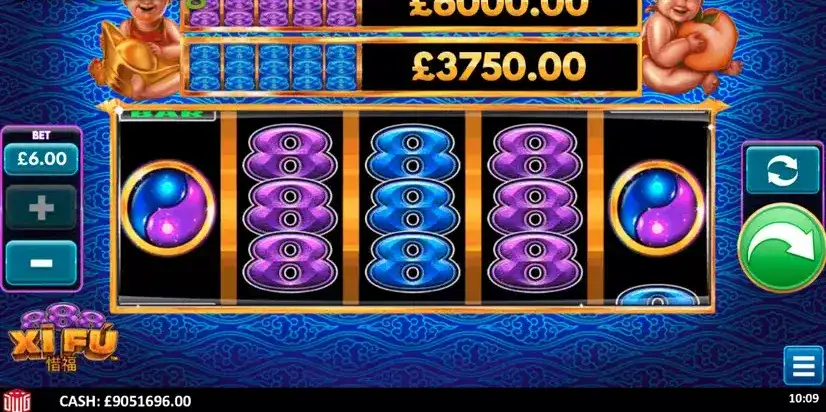Decrease the bet with the minus button
The image size is (826, 412).
point(41,262)
